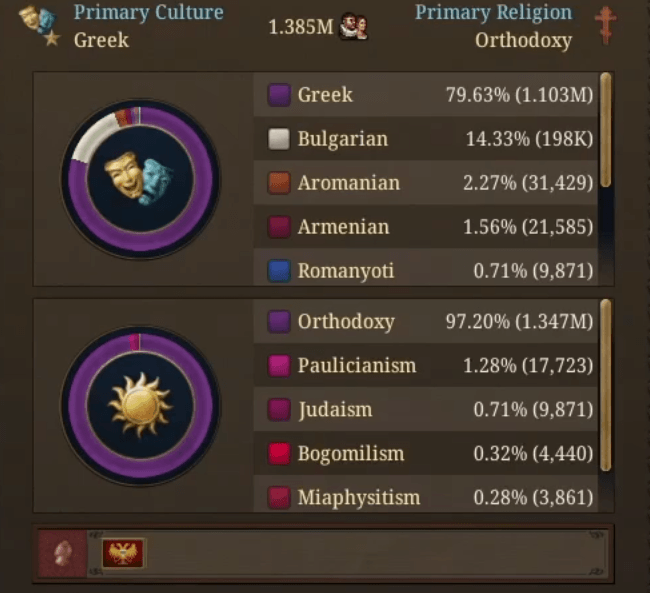Screen dimensions: 650x593
Task: Choose the Bulgarian culture entry
Action: click(425, 139)
